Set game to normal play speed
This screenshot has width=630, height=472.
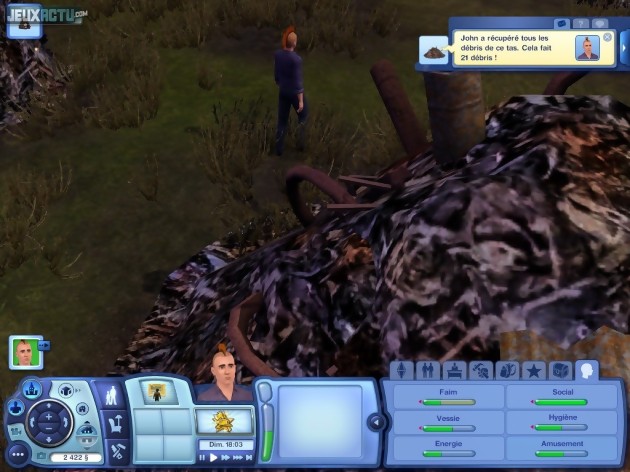click(214, 457)
